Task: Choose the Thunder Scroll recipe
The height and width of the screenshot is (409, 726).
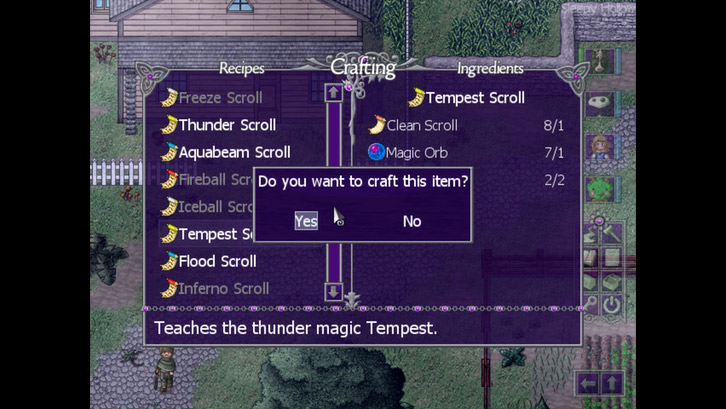Action: [227, 125]
